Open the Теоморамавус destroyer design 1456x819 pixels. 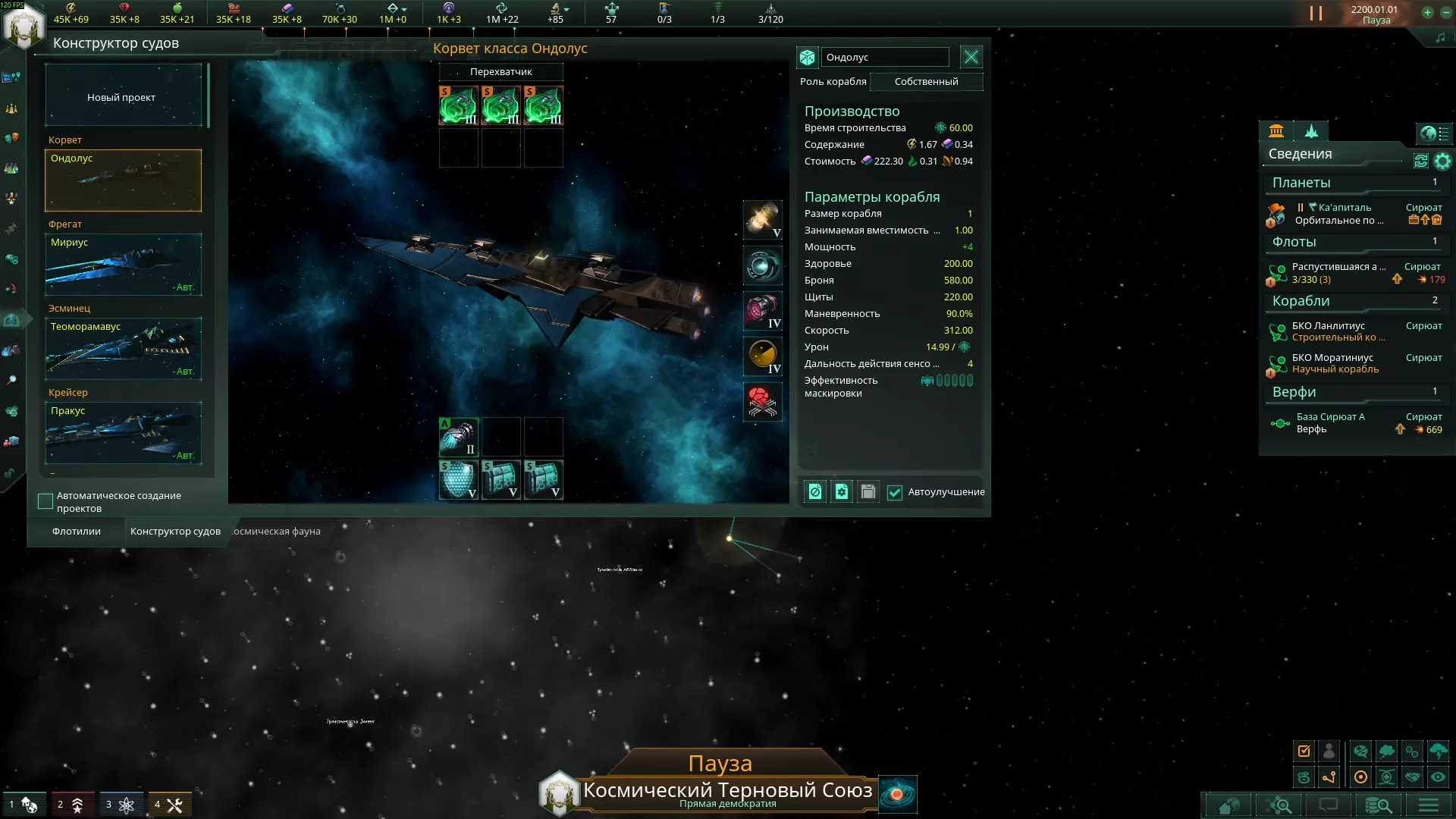tap(123, 348)
